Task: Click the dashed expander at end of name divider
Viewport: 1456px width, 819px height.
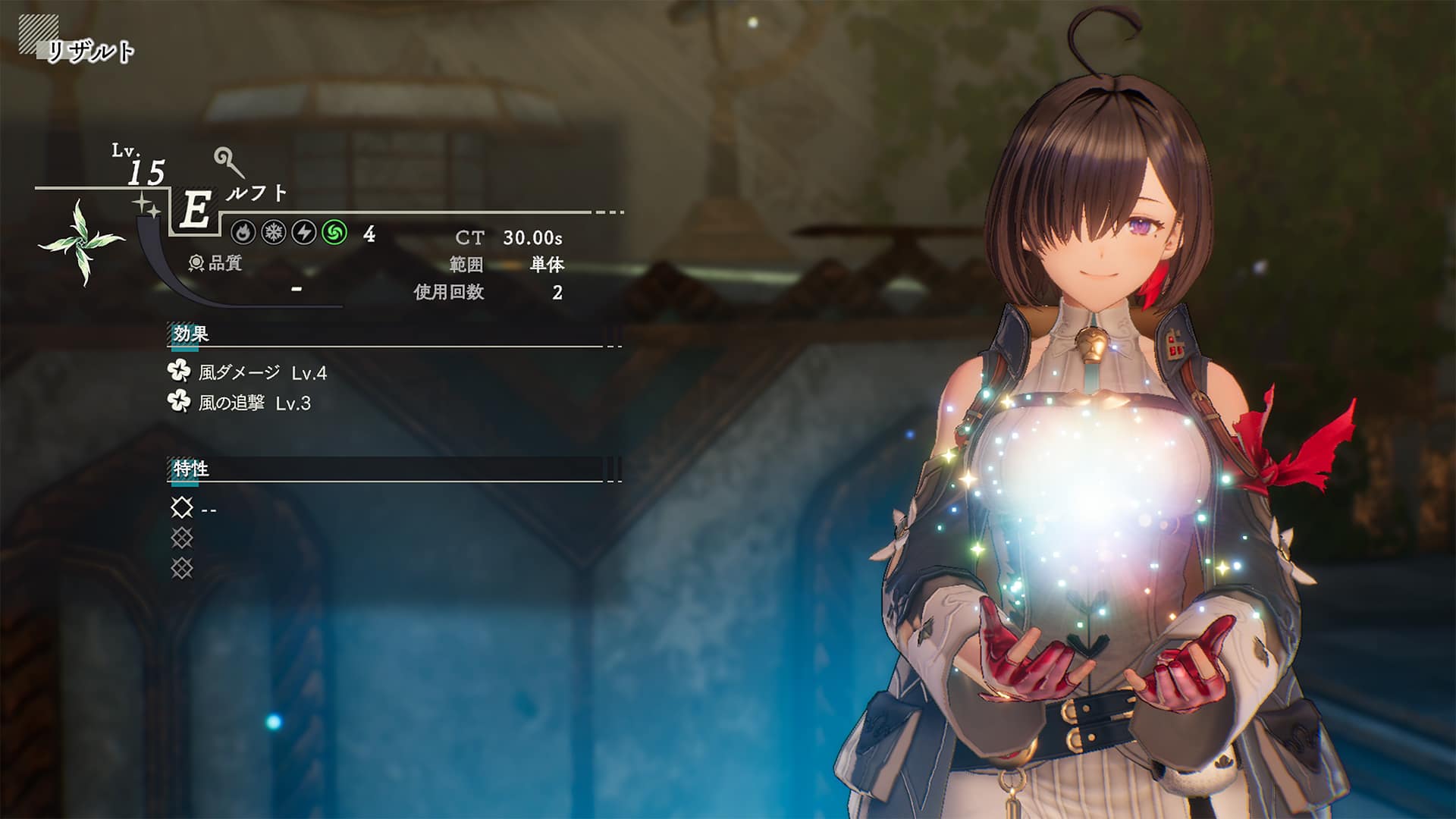Action: pyautogui.click(x=607, y=213)
